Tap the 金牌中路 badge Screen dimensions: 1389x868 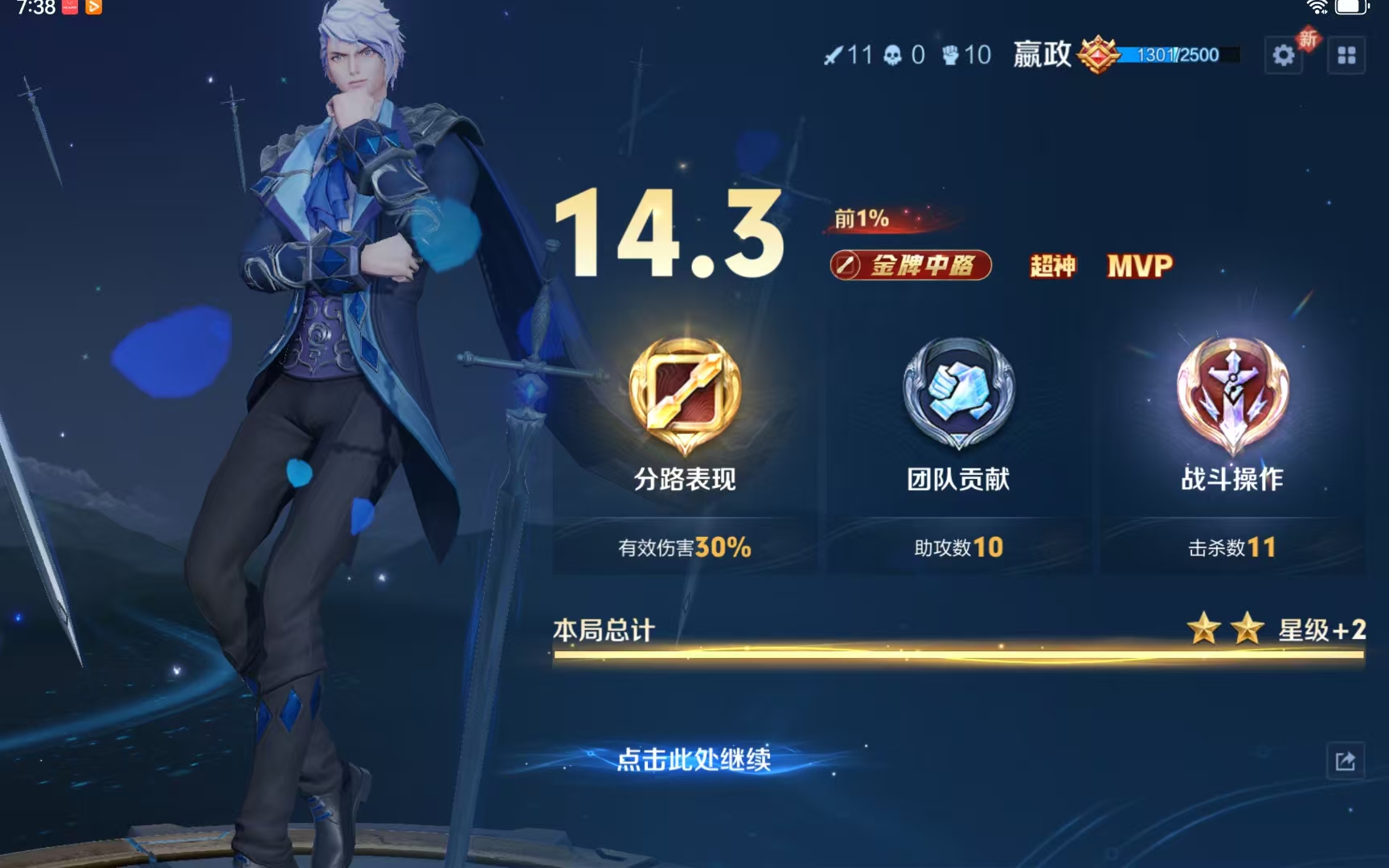911,265
